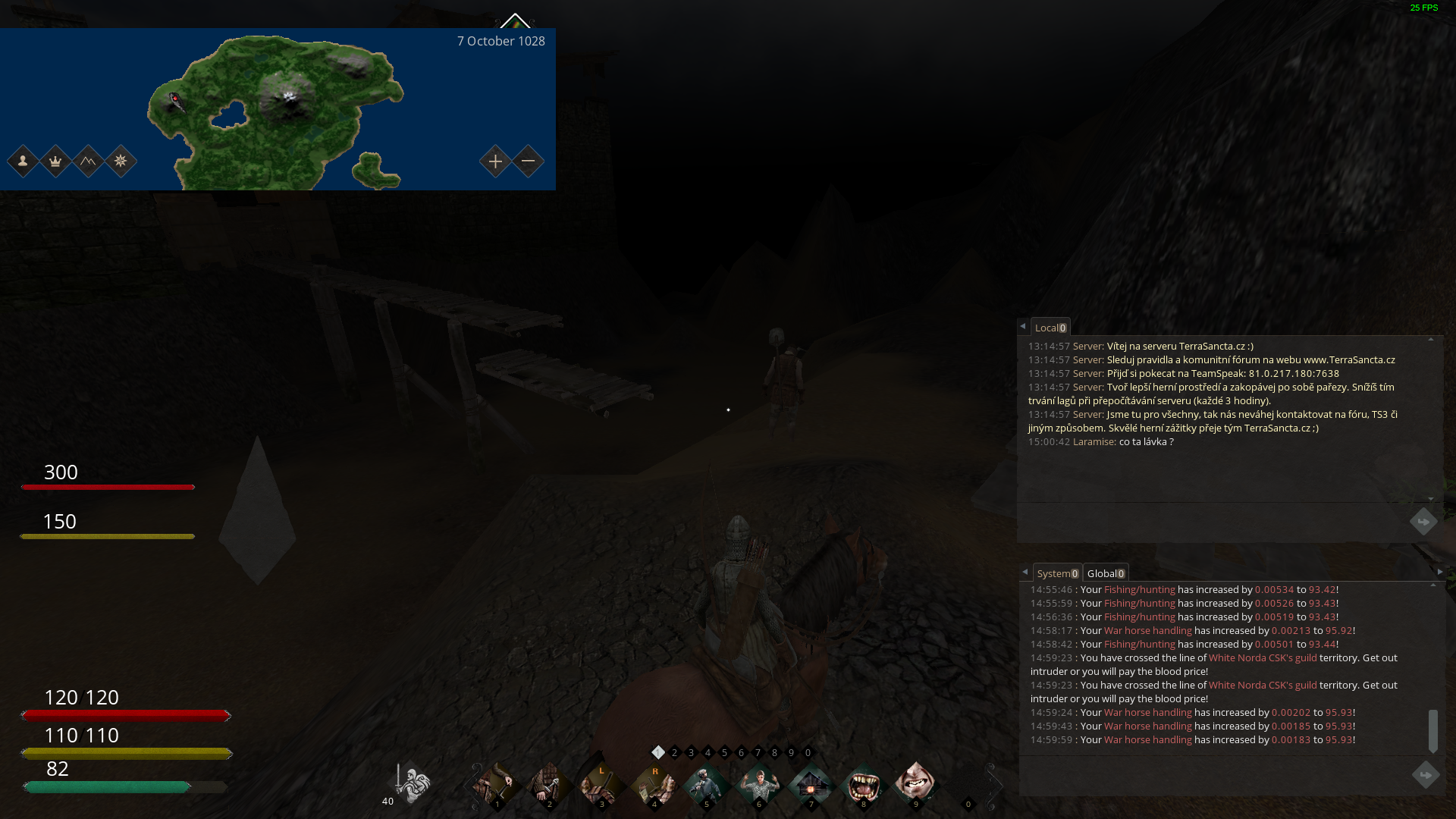1456x819 pixels.
Task: Toggle the mountain icon map filter
Action: [88, 162]
